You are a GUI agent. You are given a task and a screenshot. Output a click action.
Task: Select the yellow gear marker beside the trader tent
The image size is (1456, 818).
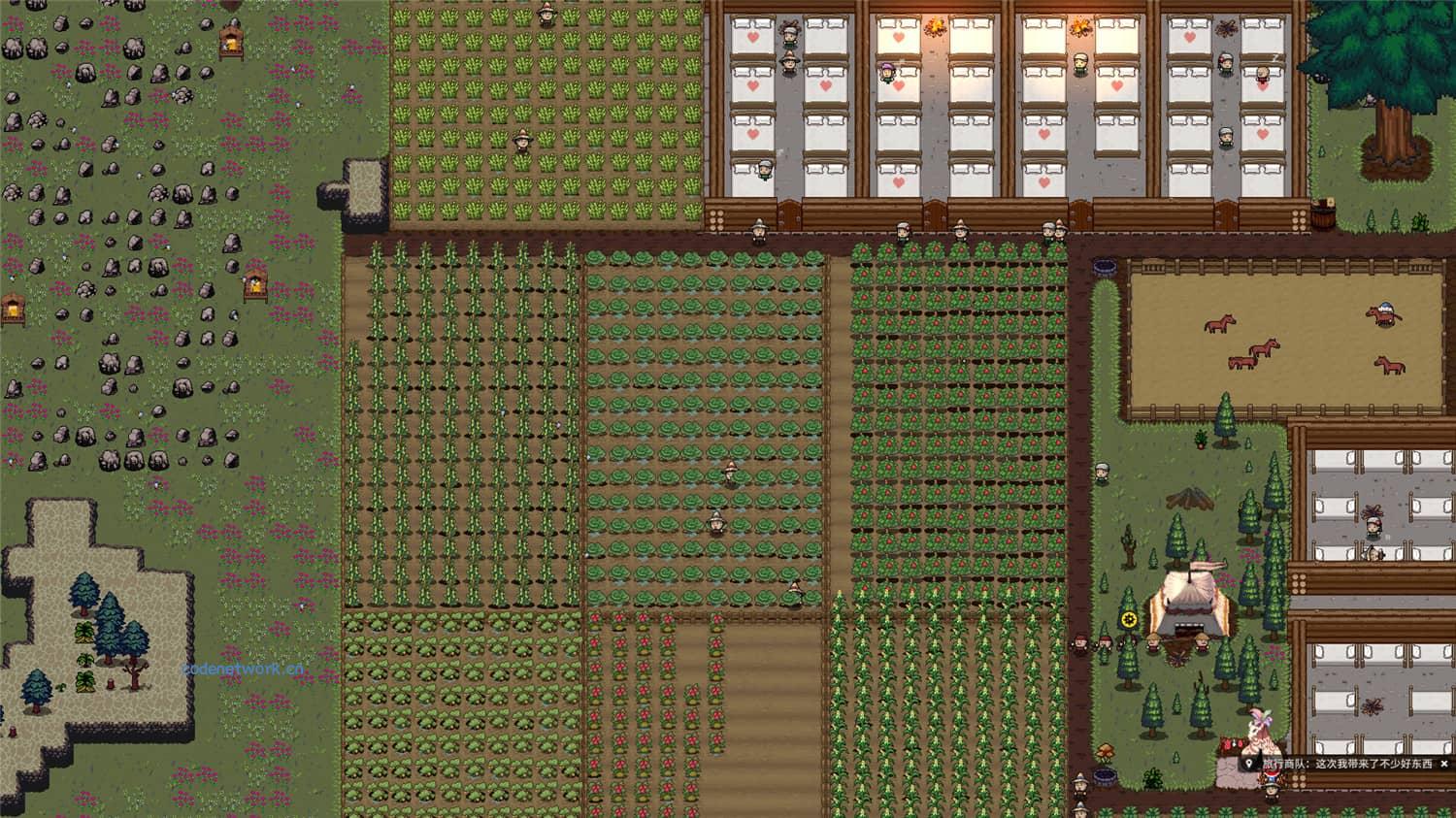(x=1128, y=617)
